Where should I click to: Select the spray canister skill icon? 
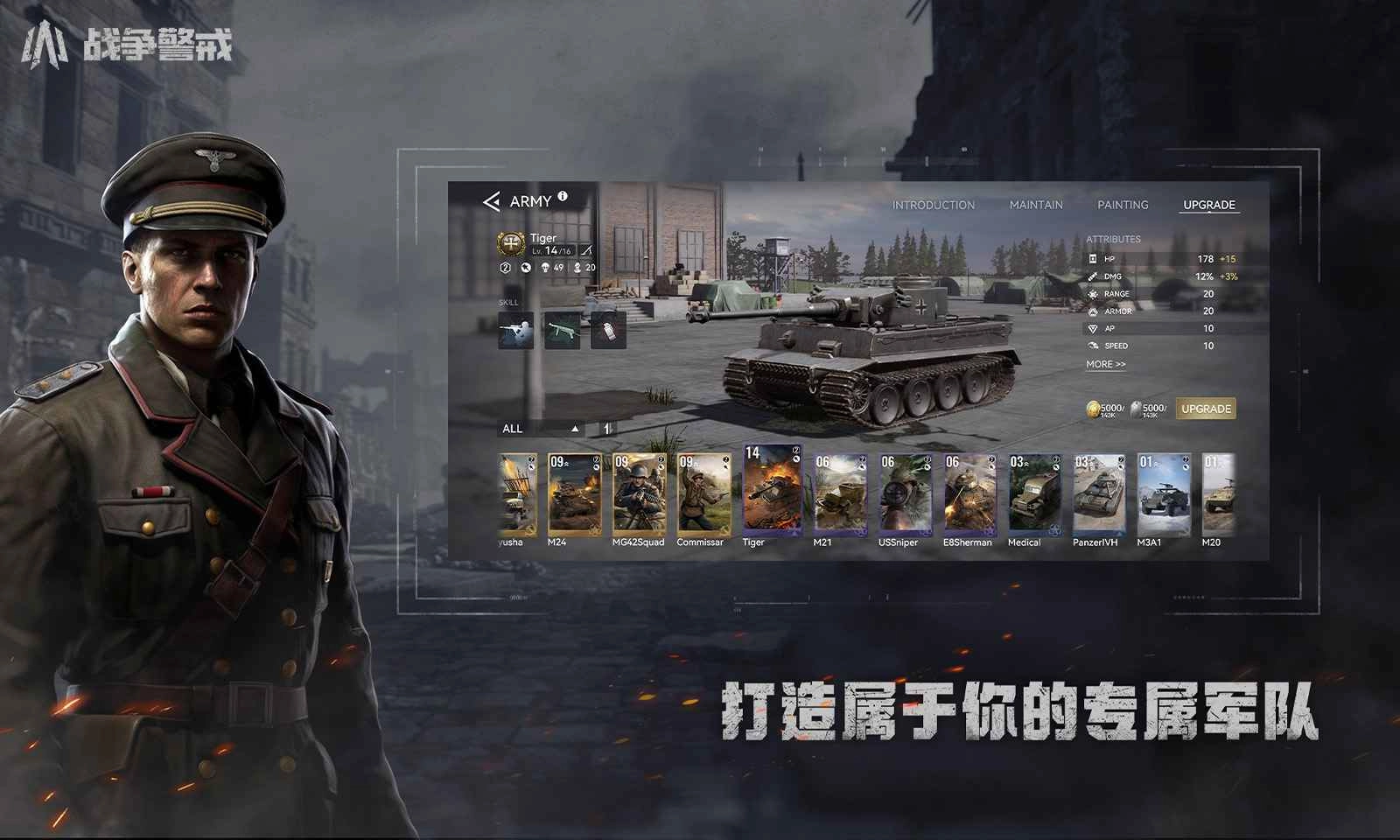click(x=609, y=331)
